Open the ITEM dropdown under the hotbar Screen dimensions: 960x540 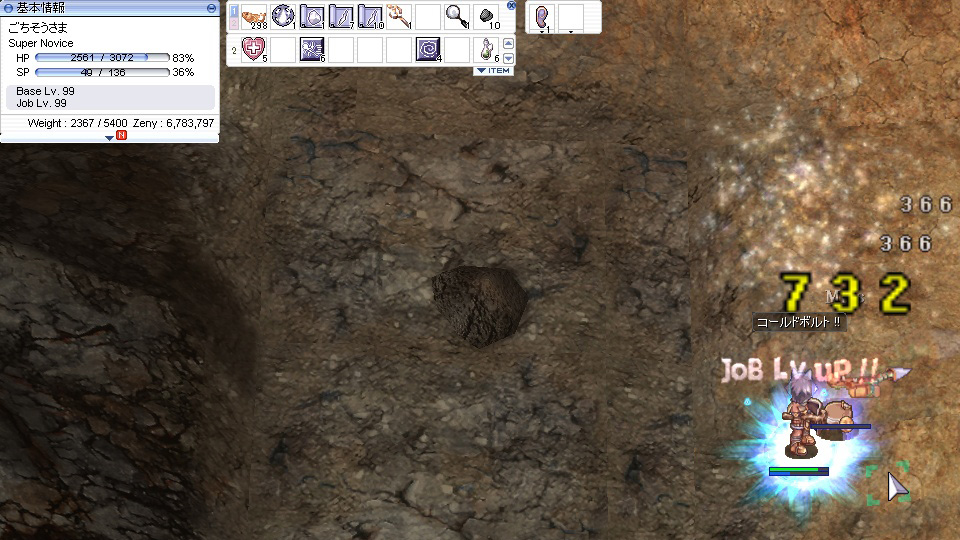pos(493,70)
